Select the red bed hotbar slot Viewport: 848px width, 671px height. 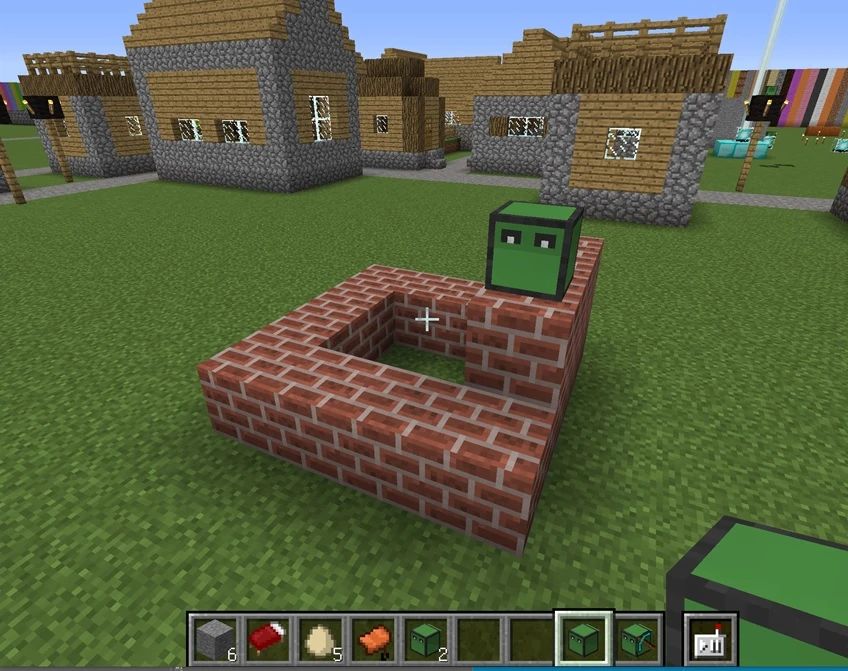(x=268, y=638)
